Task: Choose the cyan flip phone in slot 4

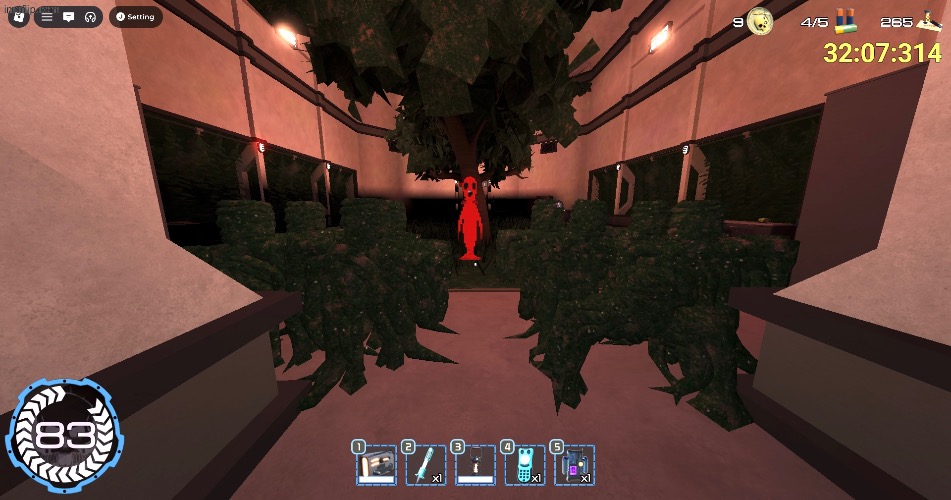Action: [x=524, y=466]
